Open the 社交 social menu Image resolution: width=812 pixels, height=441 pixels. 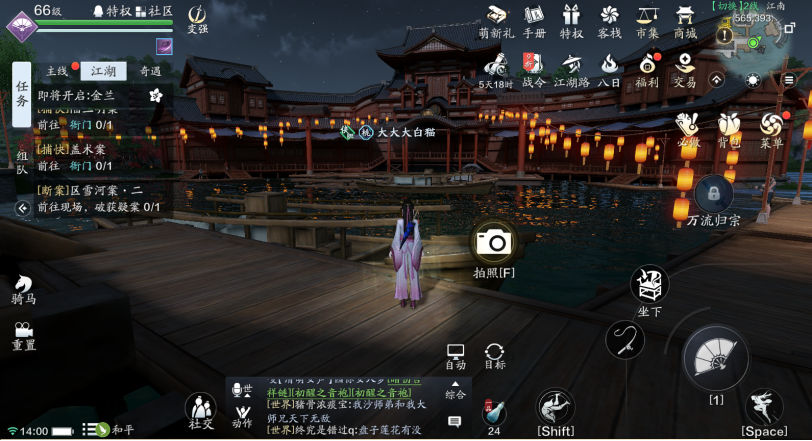click(x=201, y=410)
